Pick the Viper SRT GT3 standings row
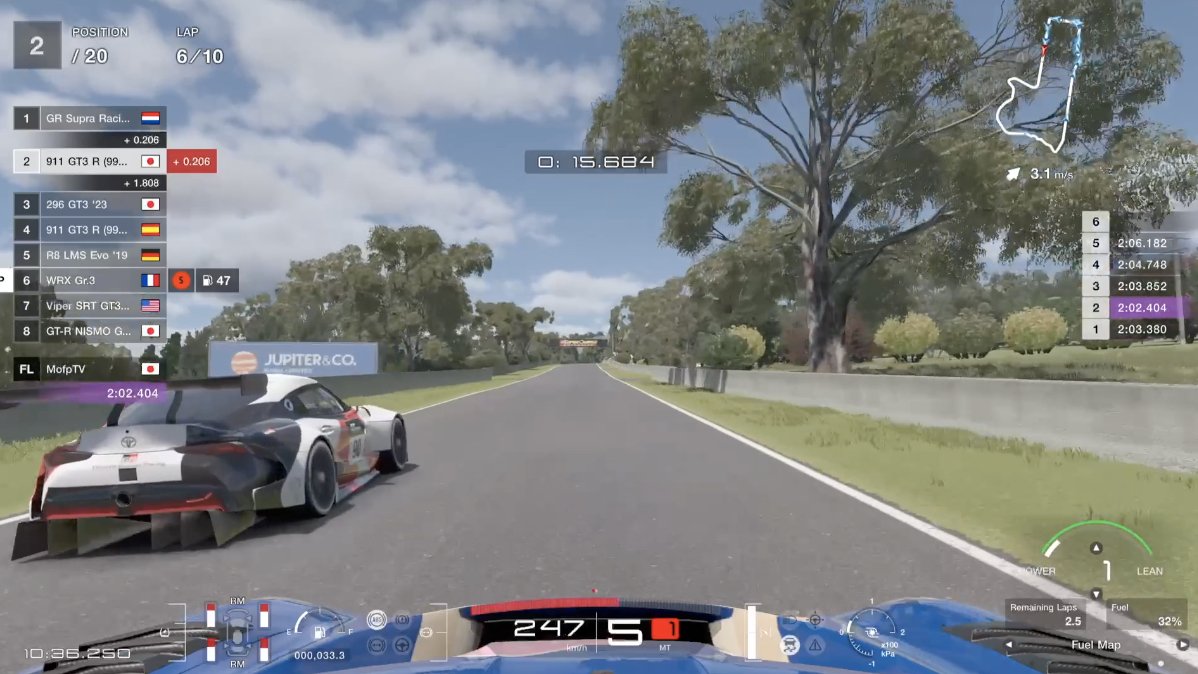1198x674 pixels. click(x=89, y=306)
